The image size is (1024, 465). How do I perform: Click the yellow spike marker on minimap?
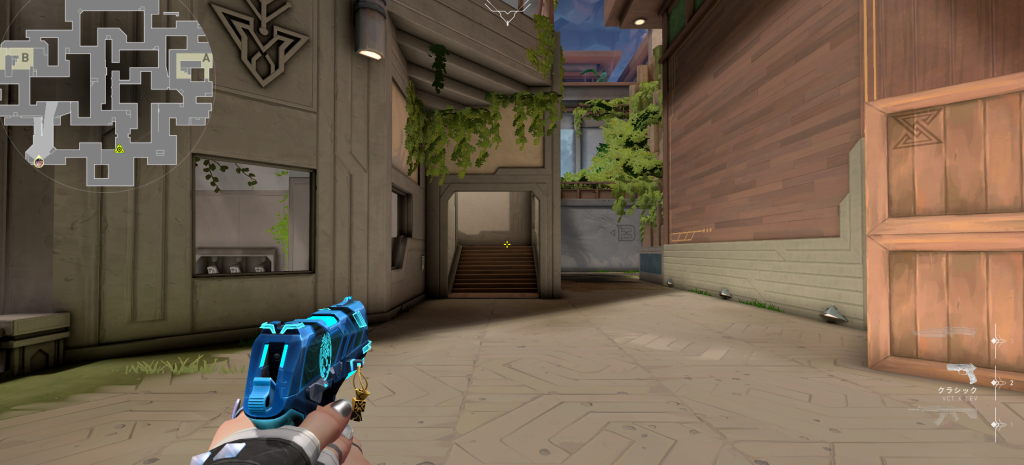point(119,149)
